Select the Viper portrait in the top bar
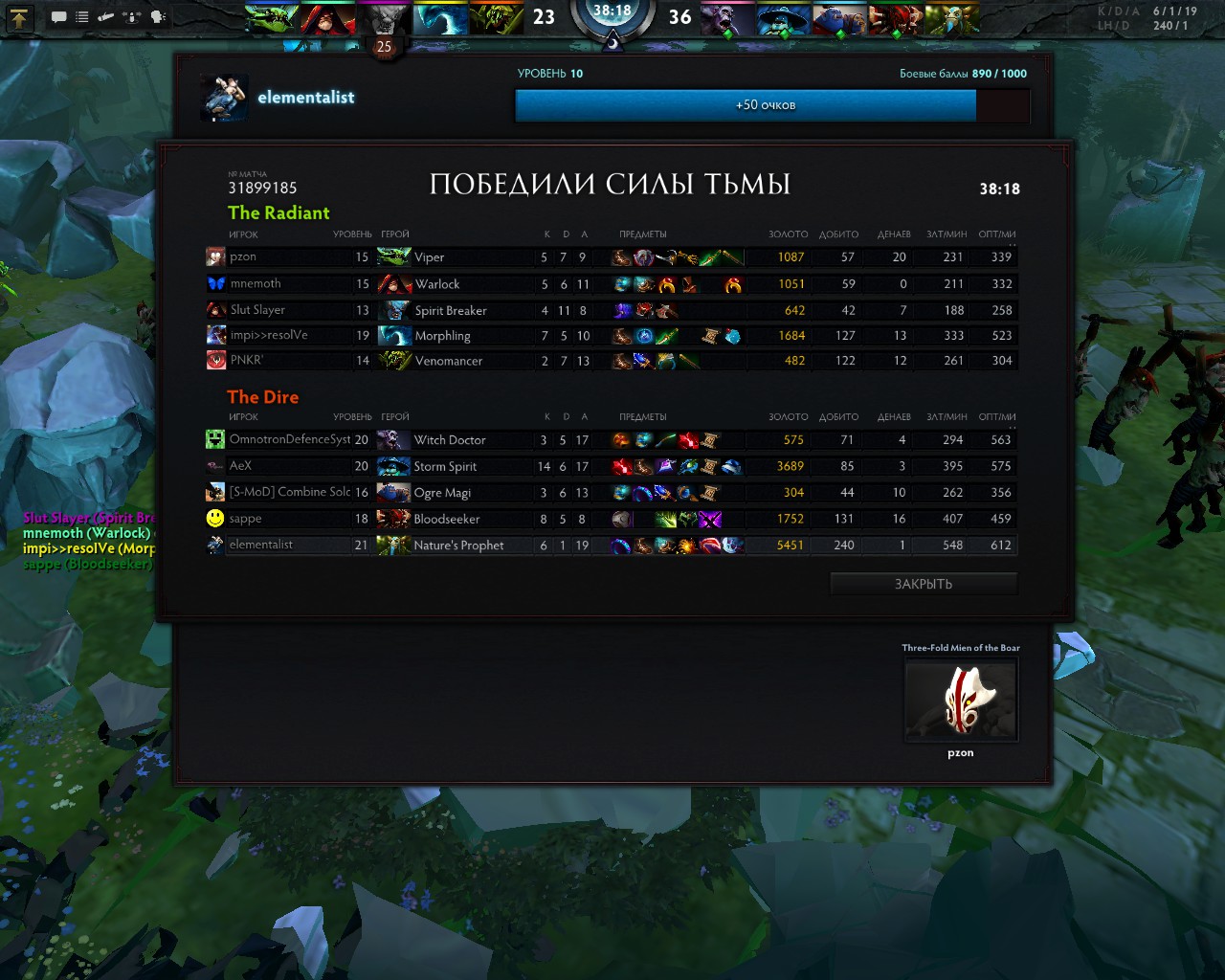The image size is (1225, 980). point(272,17)
